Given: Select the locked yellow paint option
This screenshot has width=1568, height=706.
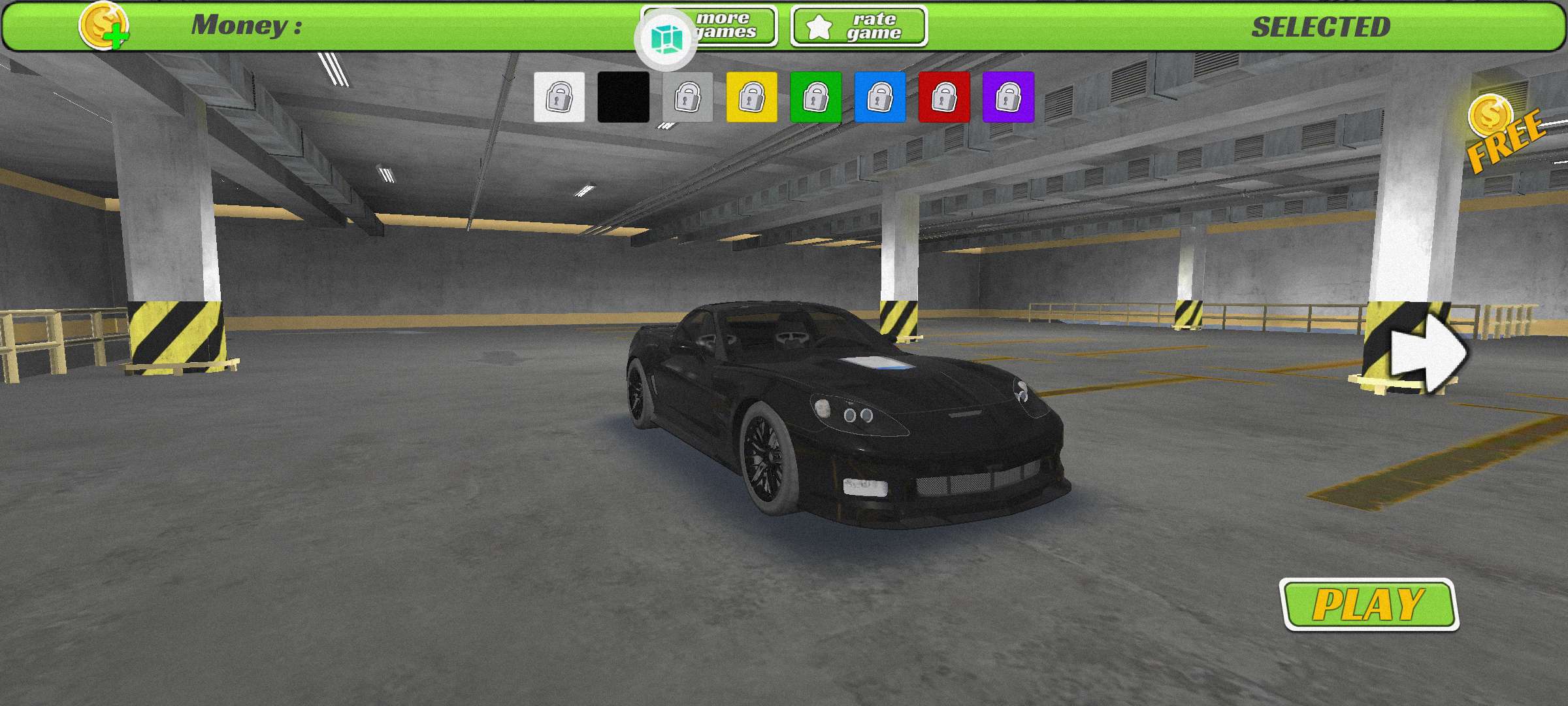Looking at the screenshot, I should tap(753, 98).
